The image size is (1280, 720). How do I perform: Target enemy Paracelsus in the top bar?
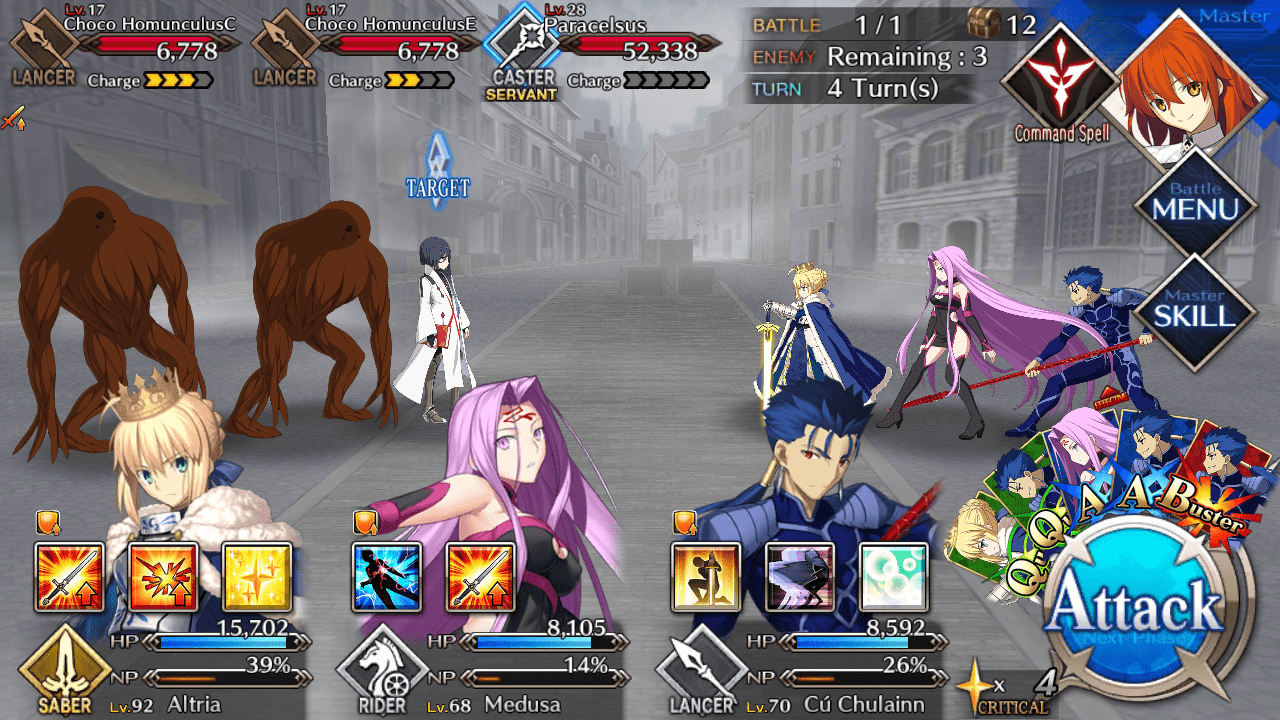click(x=600, y=48)
